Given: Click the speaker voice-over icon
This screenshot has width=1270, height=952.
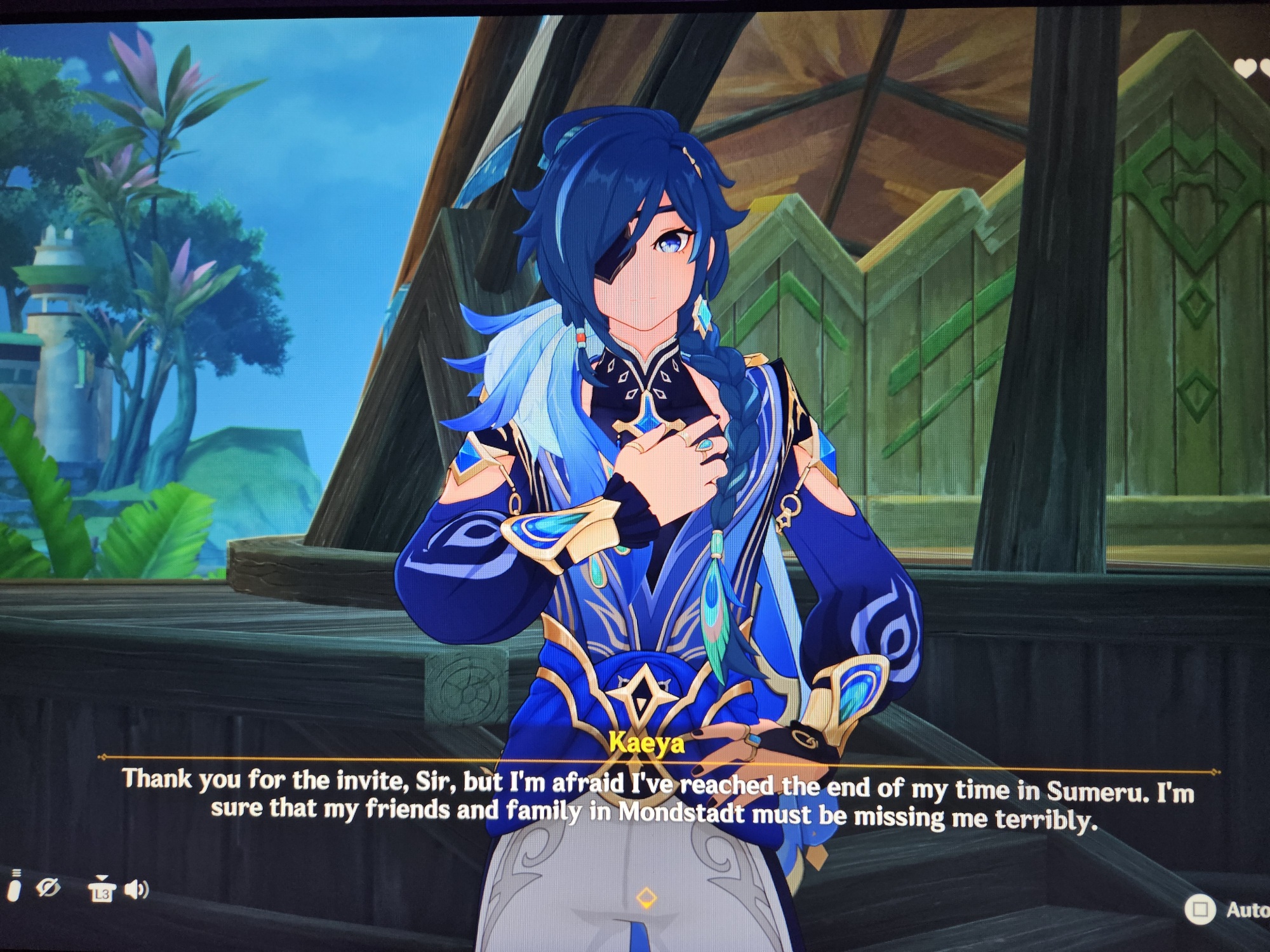Looking at the screenshot, I should [136, 889].
